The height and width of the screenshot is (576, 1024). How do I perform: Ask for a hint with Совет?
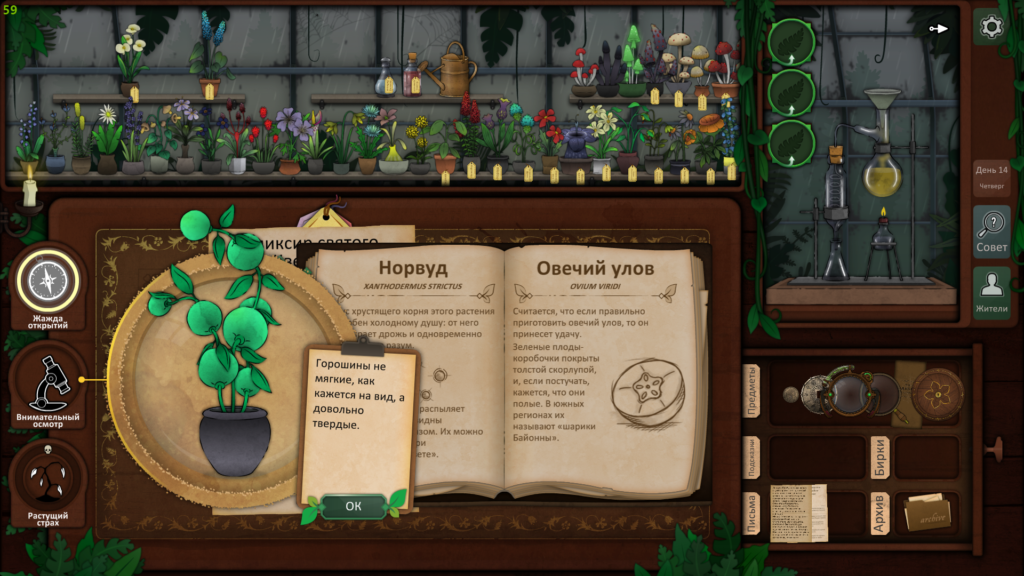991,232
